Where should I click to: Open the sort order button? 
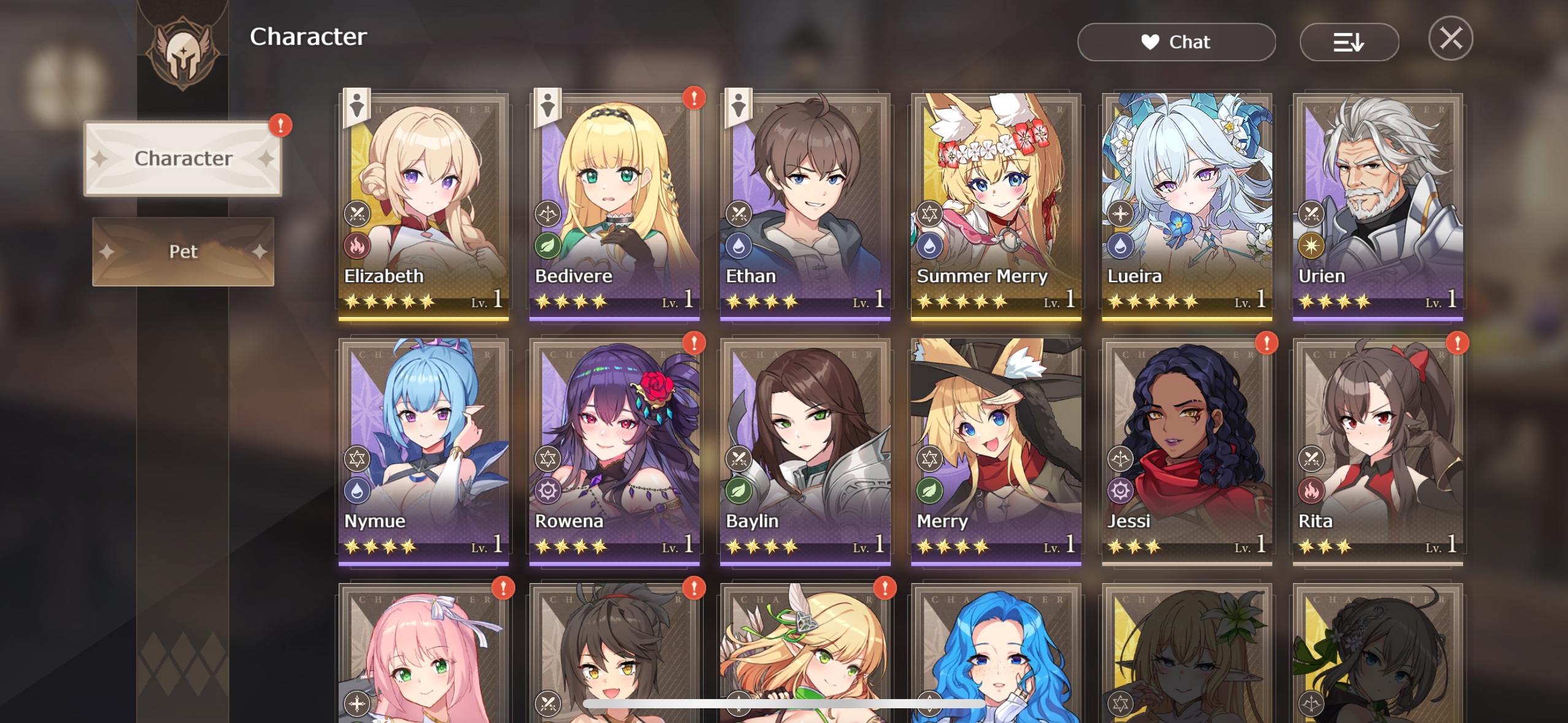pyautogui.click(x=1348, y=42)
